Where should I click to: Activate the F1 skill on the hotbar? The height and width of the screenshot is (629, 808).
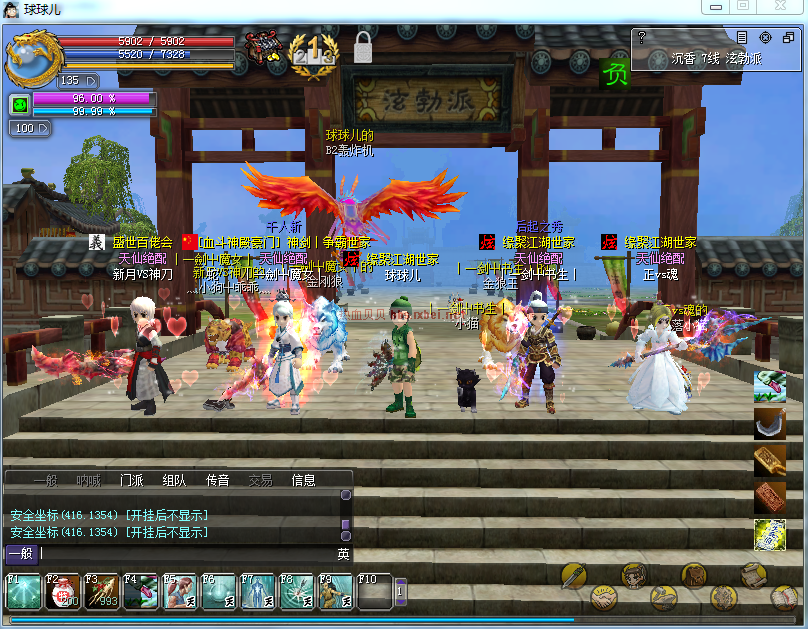click(x=23, y=592)
